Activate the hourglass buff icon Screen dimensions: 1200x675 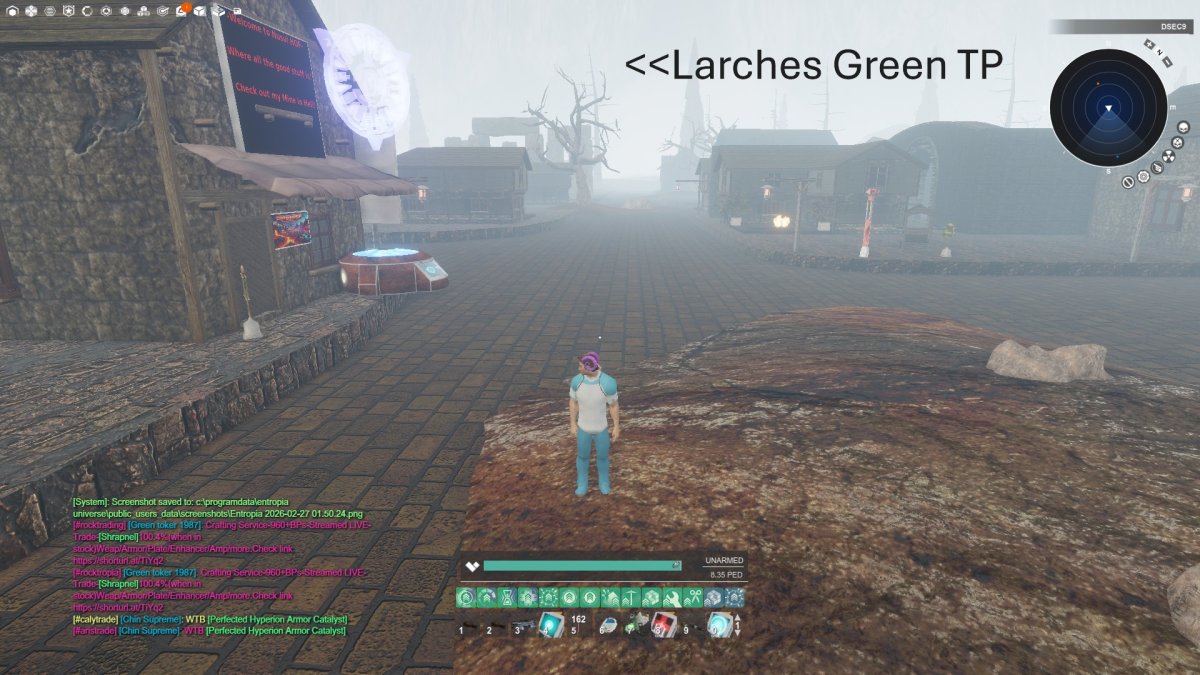[507, 597]
